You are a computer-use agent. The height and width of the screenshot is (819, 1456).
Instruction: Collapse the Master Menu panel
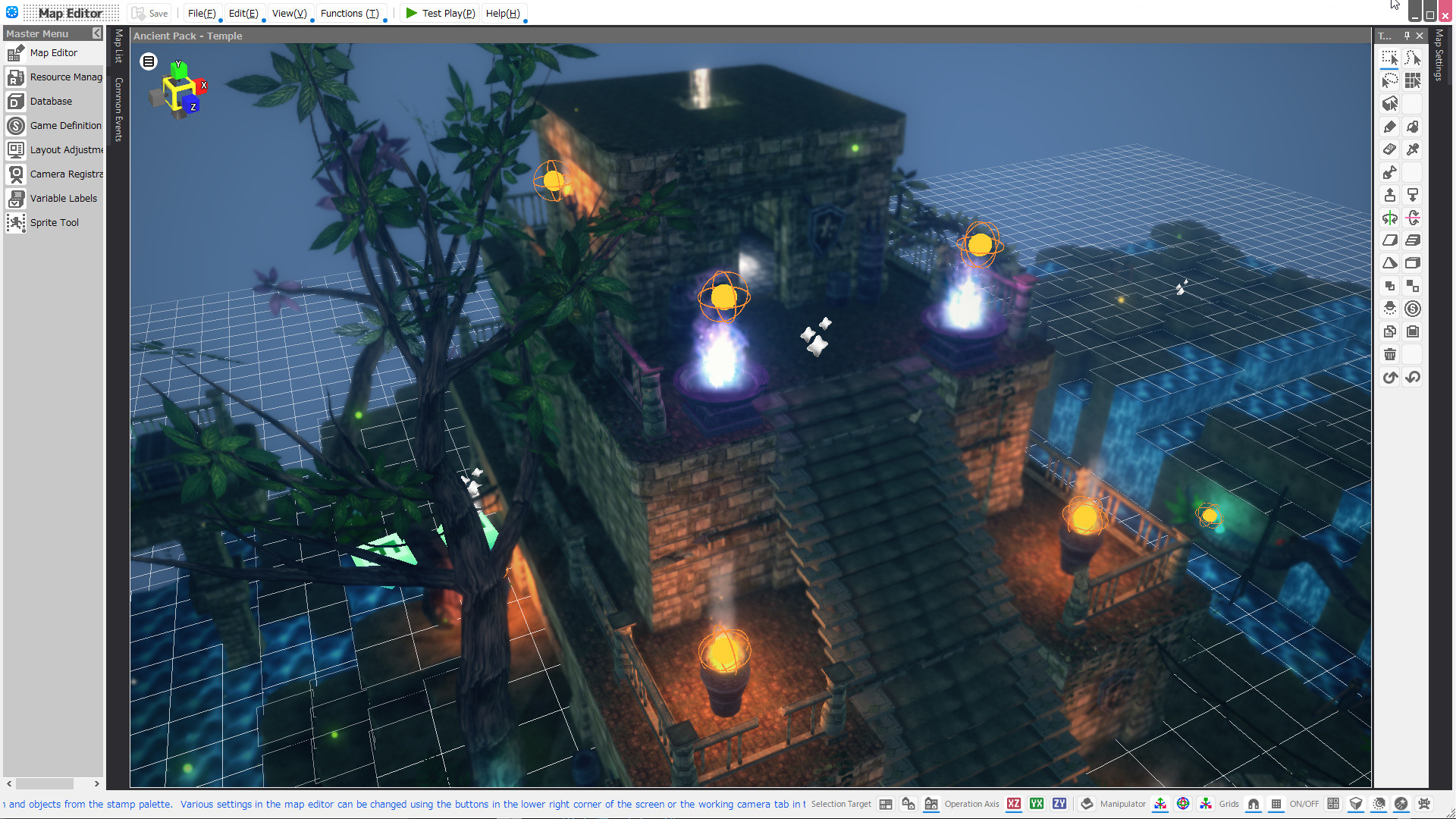tap(96, 33)
